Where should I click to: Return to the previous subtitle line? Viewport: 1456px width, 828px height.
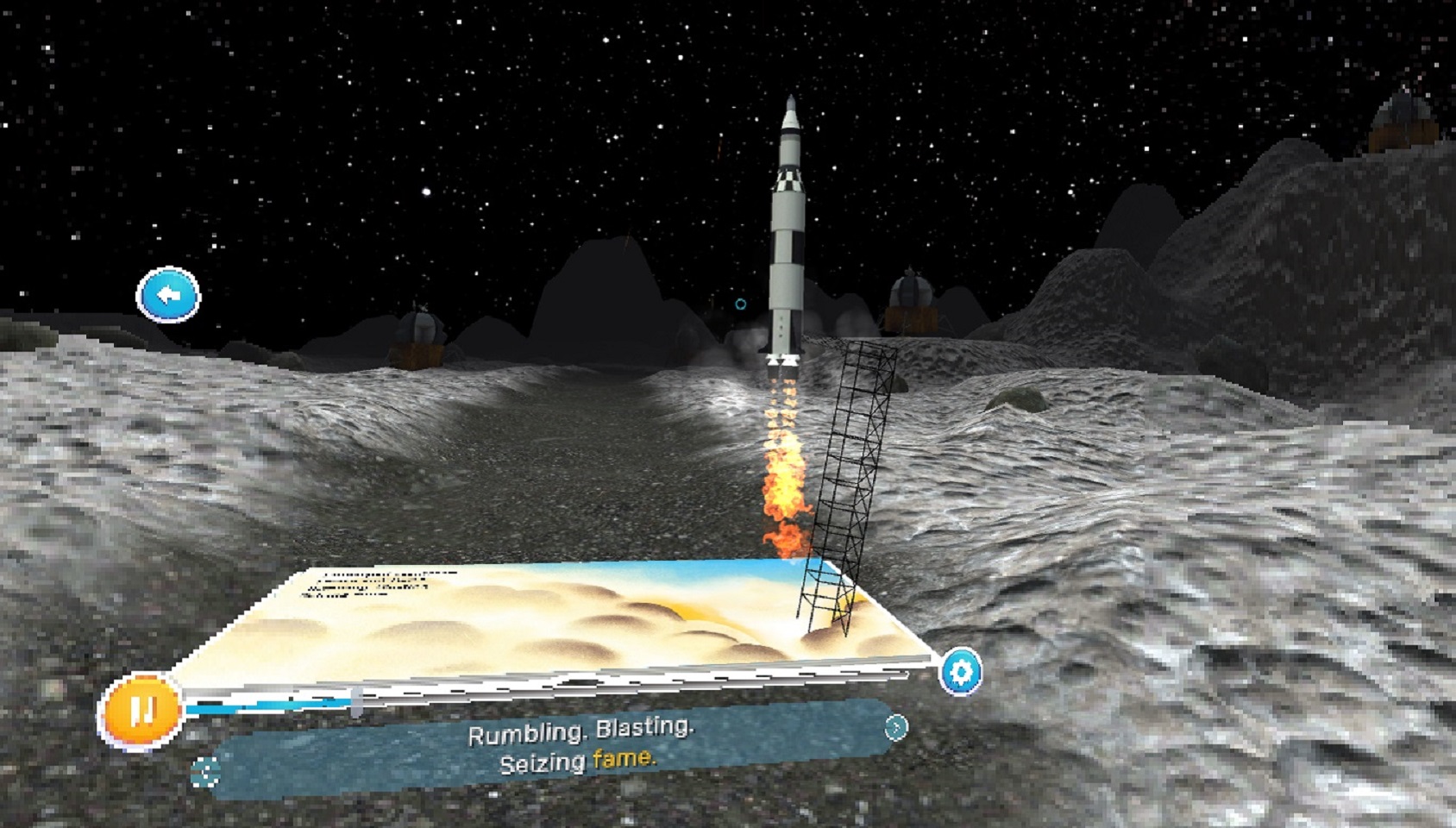[x=205, y=772]
